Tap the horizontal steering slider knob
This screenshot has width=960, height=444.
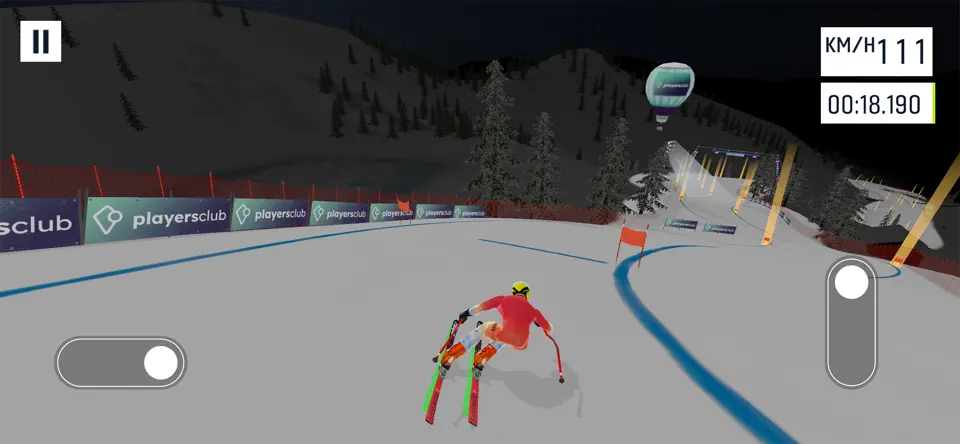[x=160, y=363]
